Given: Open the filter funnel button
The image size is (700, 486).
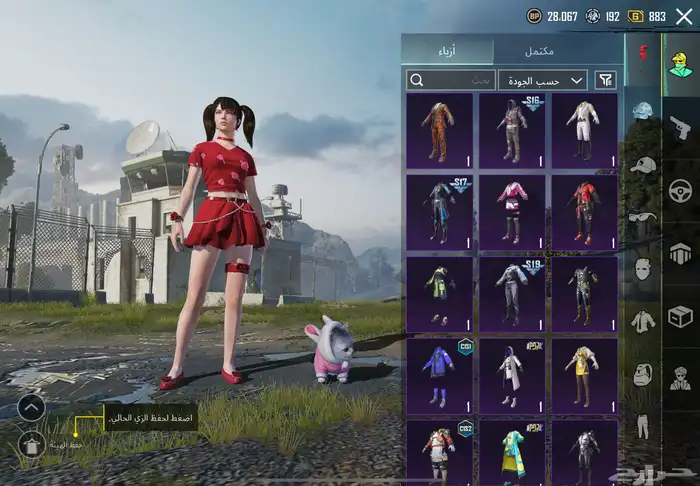Looking at the screenshot, I should (x=606, y=80).
